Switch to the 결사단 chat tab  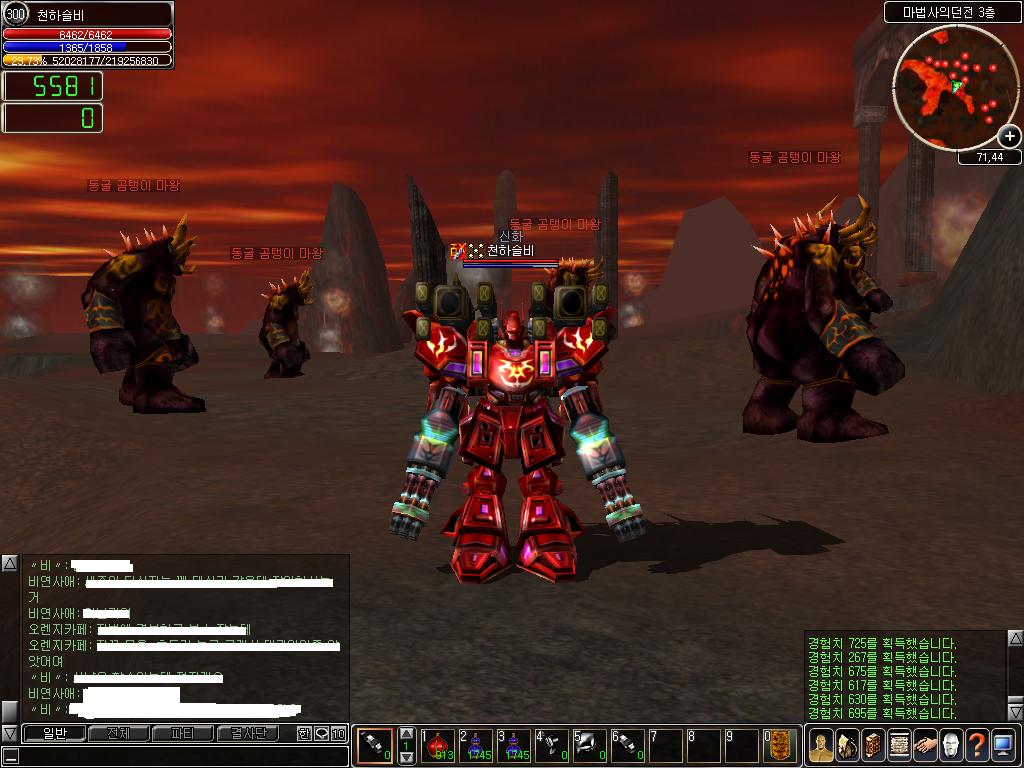[x=248, y=733]
